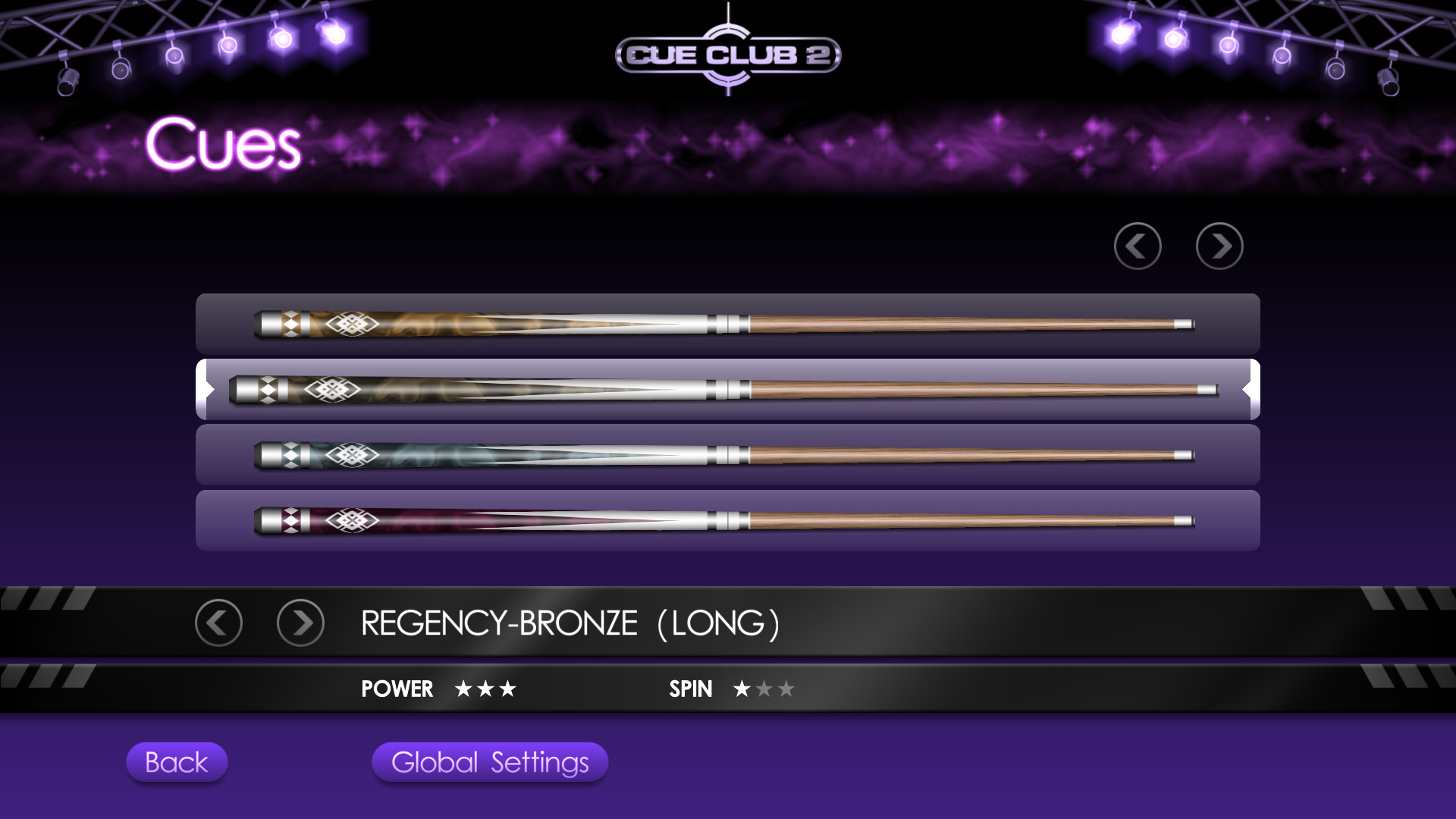
Task: Click the POWER label
Action: click(397, 689)
